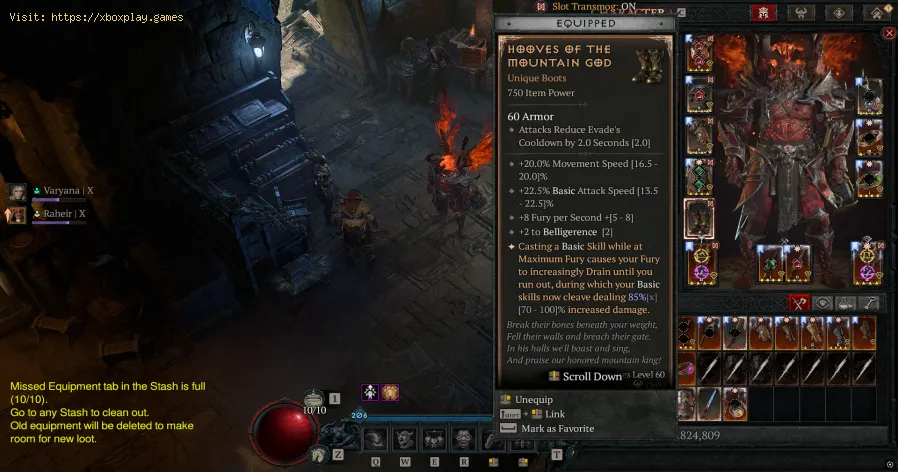Click the white figure buff icon

click(x=369, y=393)
